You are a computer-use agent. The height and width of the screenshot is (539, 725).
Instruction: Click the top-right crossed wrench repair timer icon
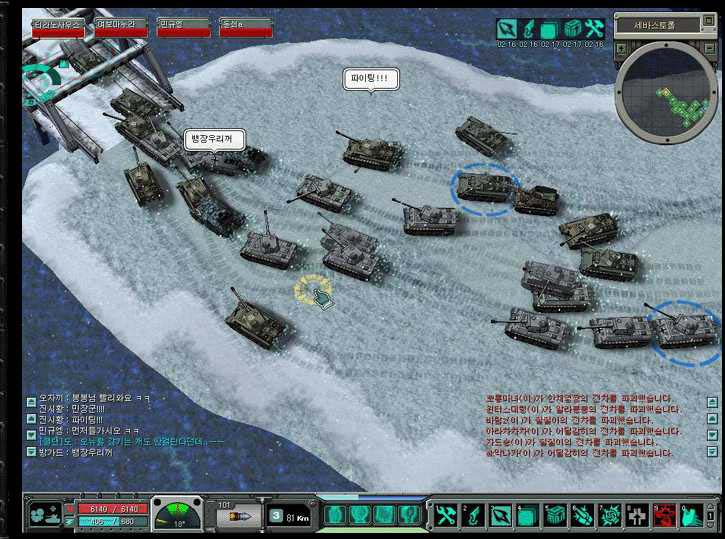(x=594, y=28)
